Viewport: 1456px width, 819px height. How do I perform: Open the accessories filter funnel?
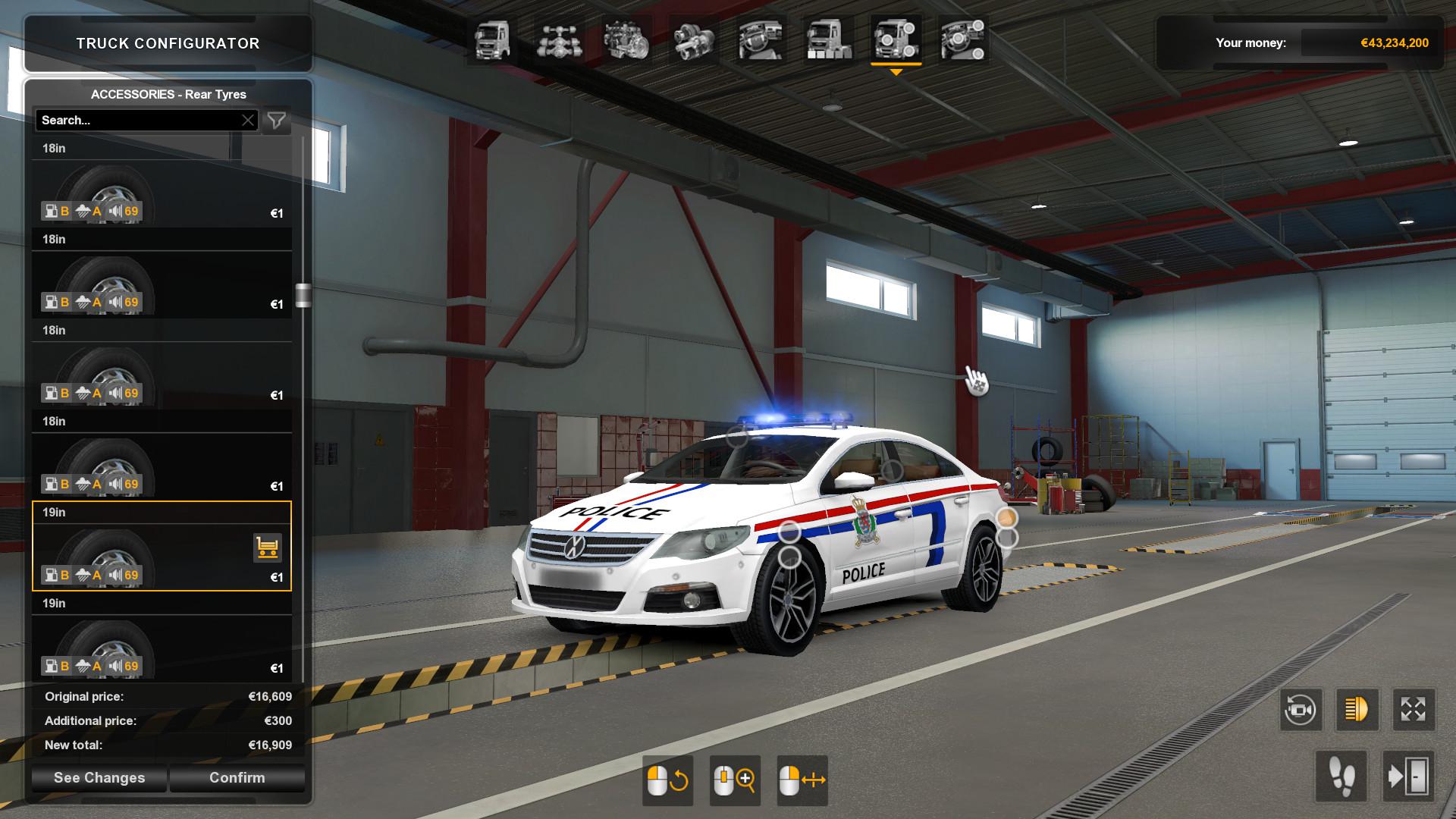point(277,121)
